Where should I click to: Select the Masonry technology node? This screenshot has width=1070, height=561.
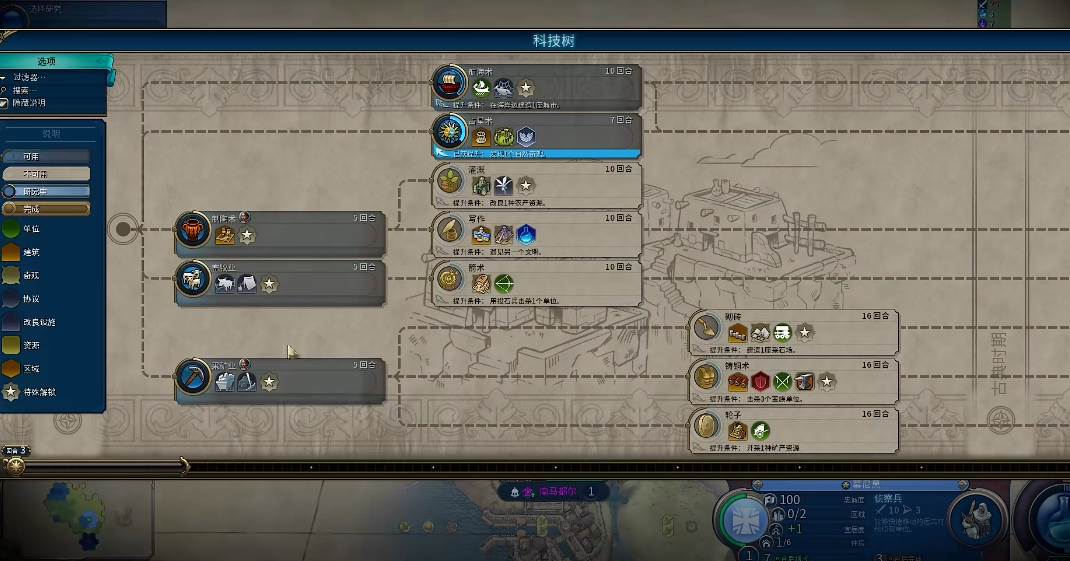click(x=793, y=328)
